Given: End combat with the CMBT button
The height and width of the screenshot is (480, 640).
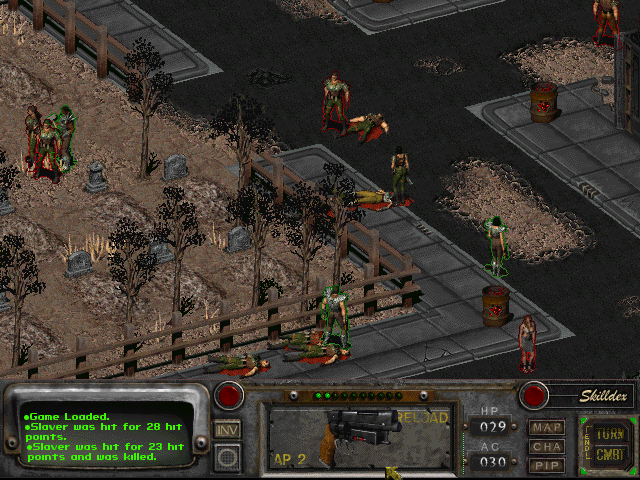Looking at the screenshot, I should point(608,451).
